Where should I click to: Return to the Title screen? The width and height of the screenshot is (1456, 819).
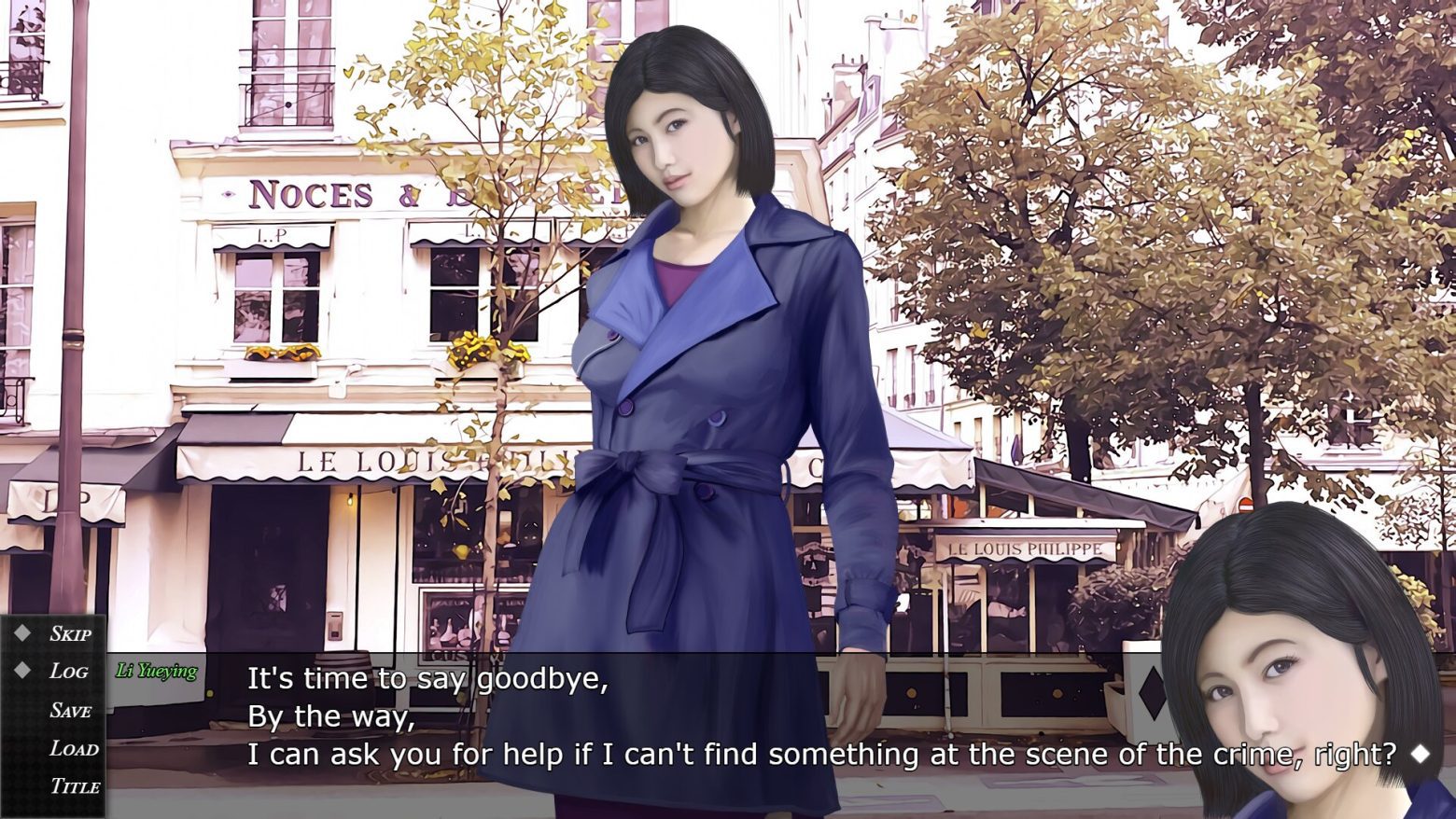[75, 786]
